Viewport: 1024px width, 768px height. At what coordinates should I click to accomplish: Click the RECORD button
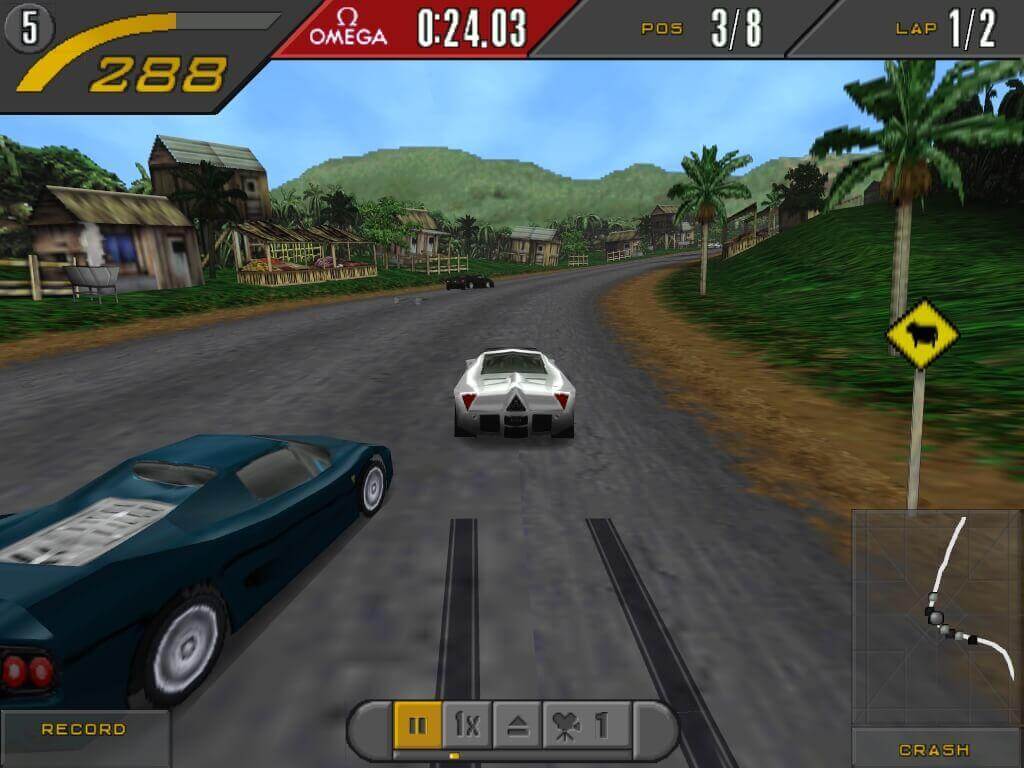click(x=84, y=730)
